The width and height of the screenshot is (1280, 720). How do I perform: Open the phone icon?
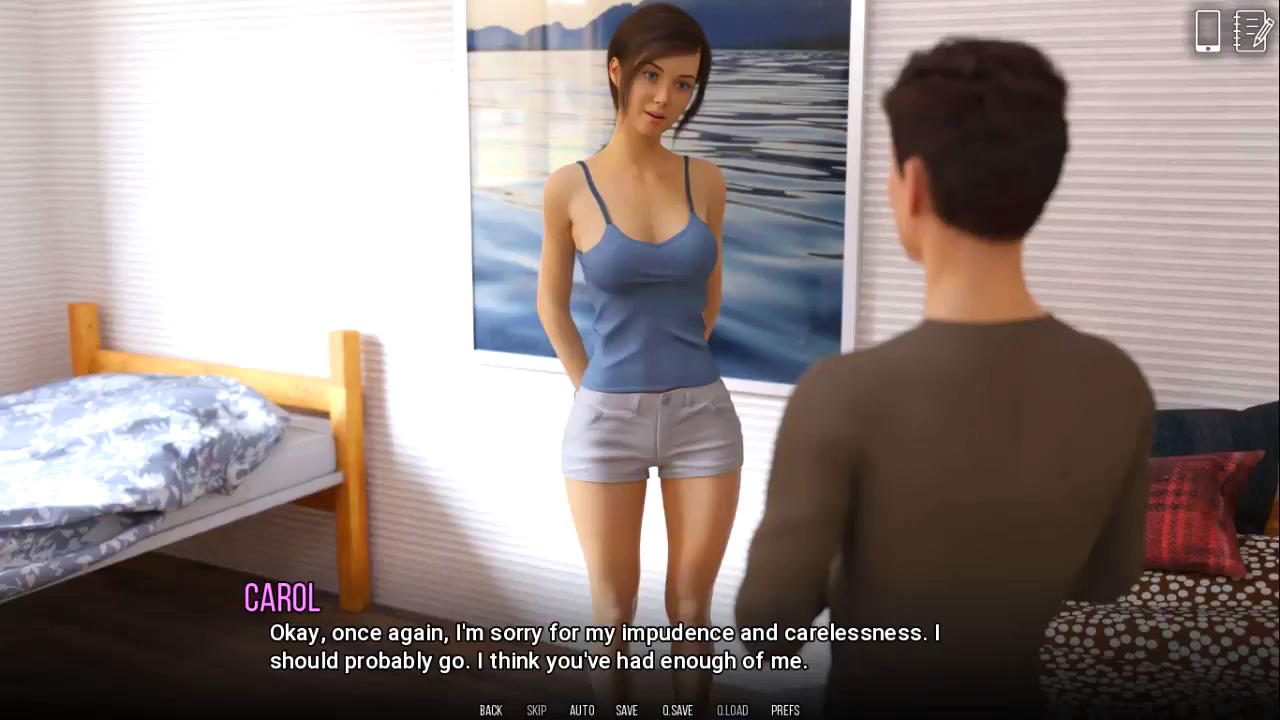point(1207,31)
